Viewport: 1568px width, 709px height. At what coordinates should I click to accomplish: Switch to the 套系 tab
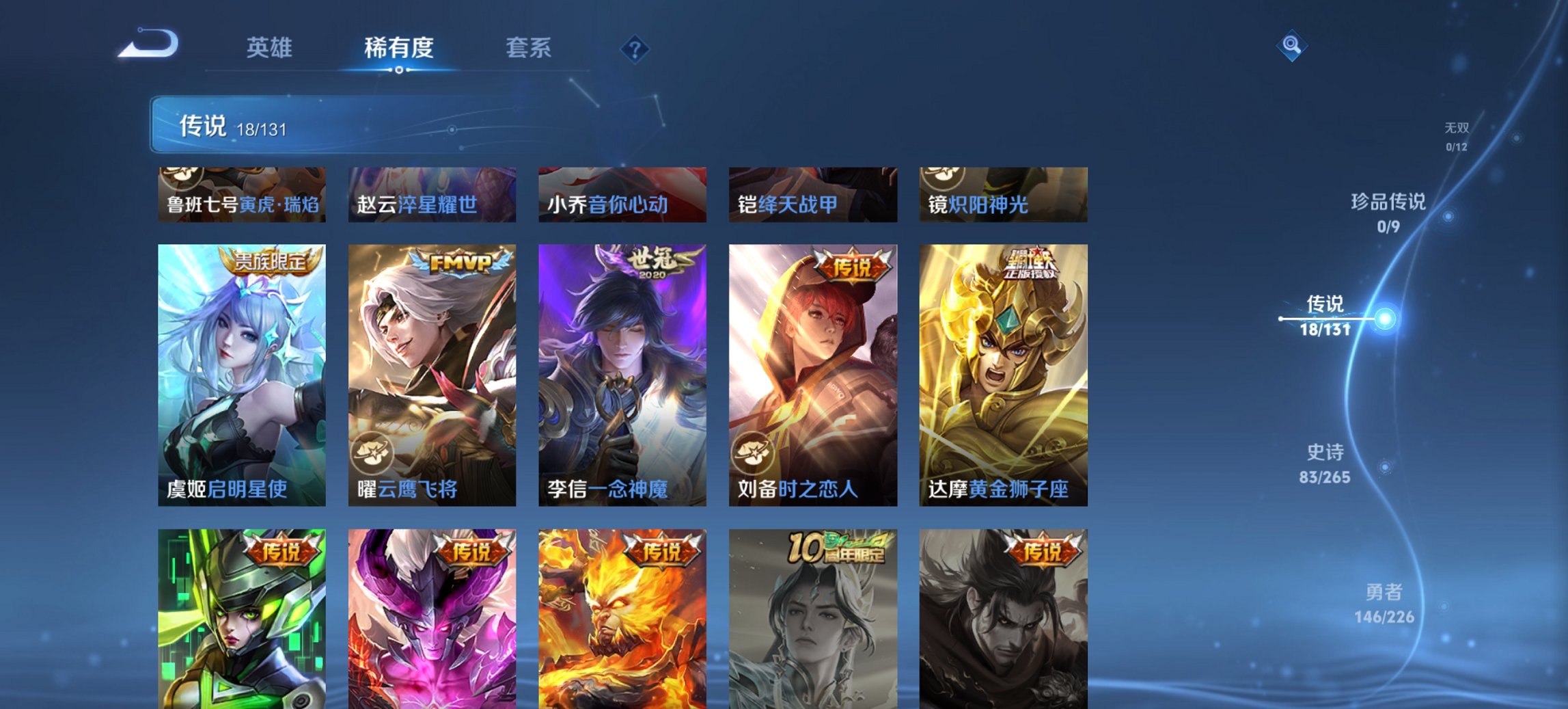(x=527, y=48)
